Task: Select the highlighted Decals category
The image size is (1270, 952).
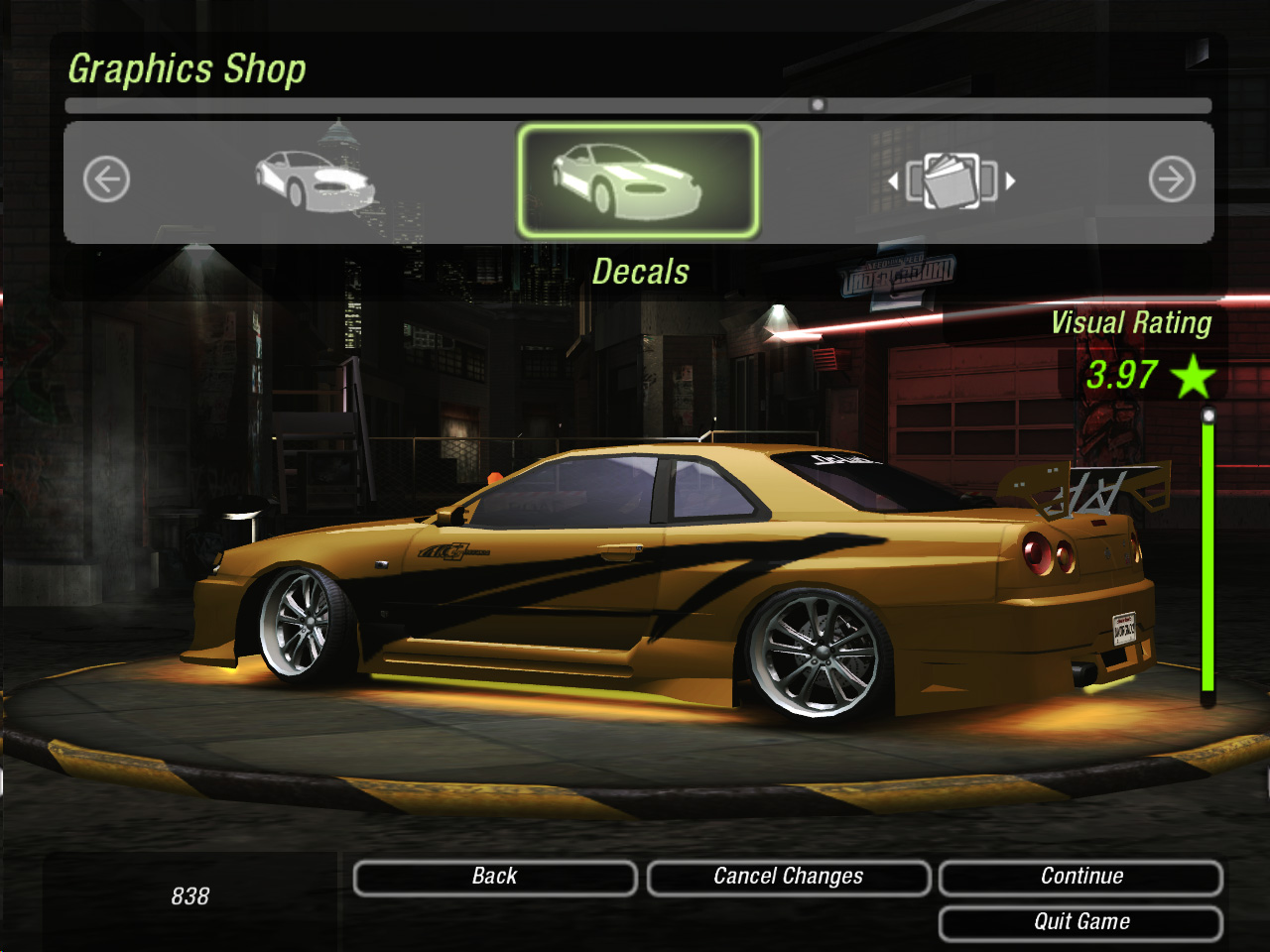Action: click(x=637, y=180)
